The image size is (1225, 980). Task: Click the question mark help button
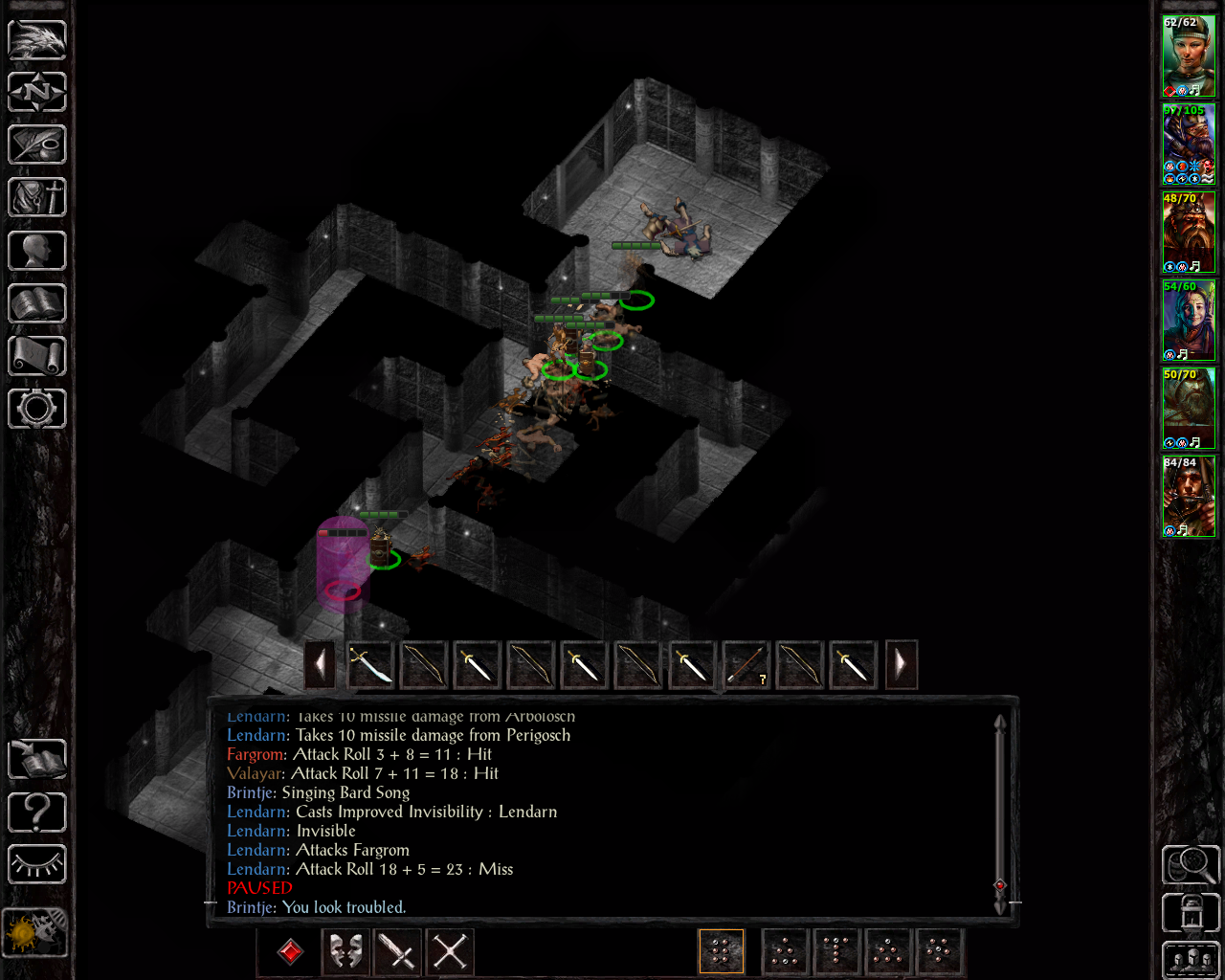[37, 813]
